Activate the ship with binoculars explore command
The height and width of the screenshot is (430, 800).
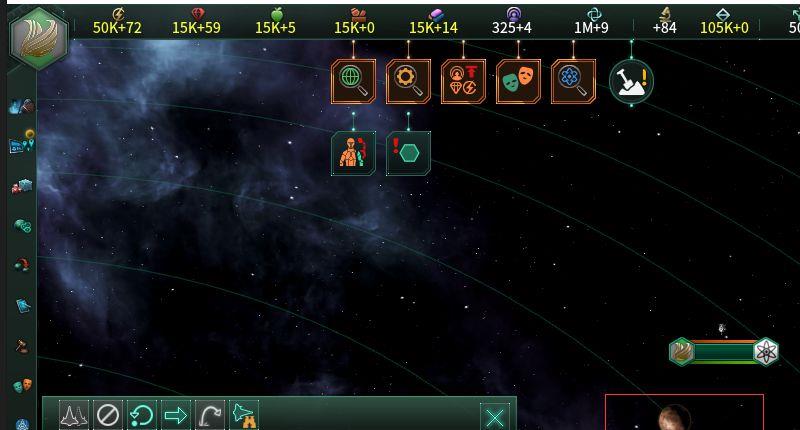tap(244, 415)
